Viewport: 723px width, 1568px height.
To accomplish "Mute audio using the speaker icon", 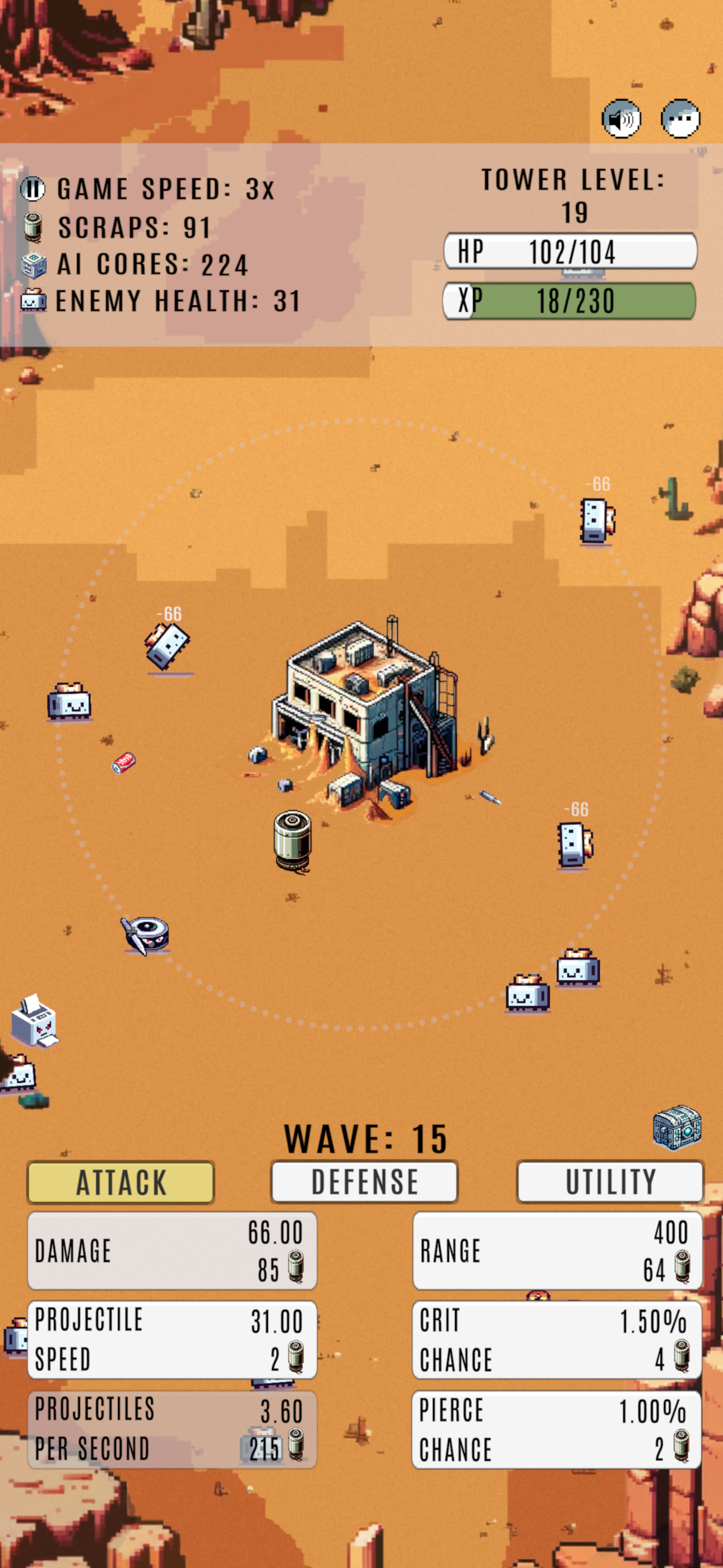I will click(622, 119).
